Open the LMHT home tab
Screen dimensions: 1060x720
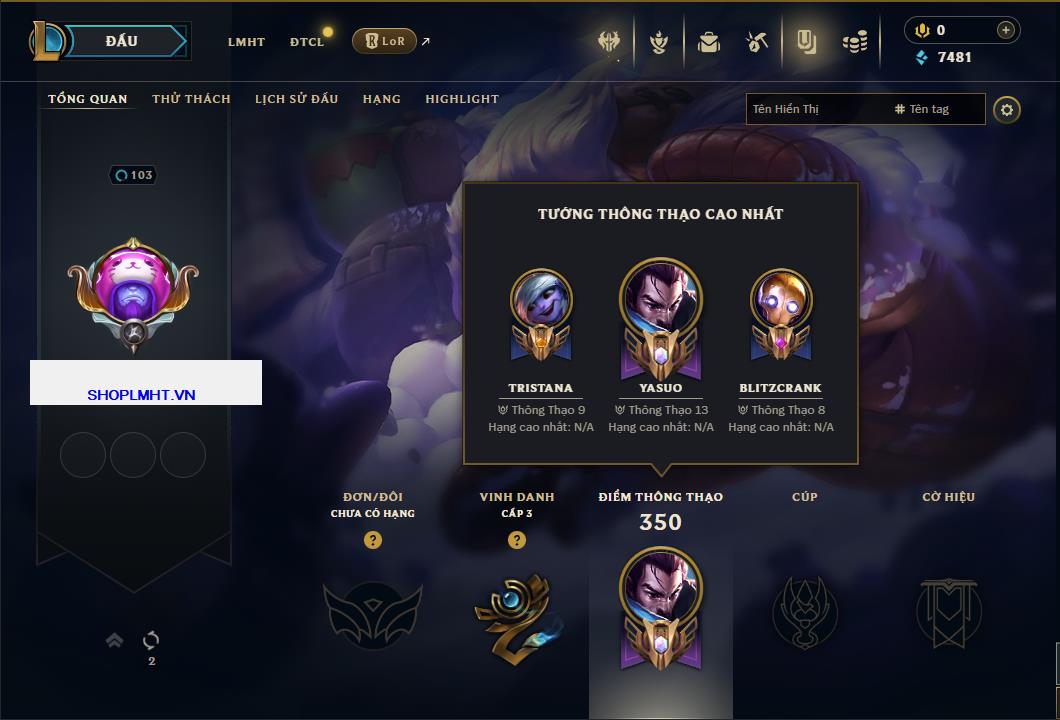(246, 42)
